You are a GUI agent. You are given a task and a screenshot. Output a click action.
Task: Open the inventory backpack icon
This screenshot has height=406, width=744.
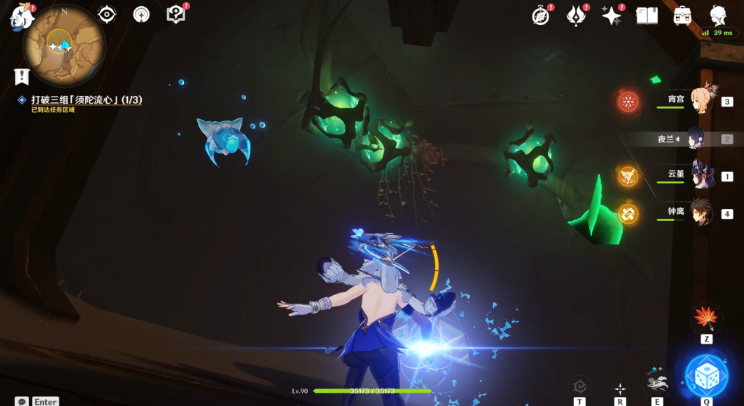pyautogui.click(x=683, y=15)
